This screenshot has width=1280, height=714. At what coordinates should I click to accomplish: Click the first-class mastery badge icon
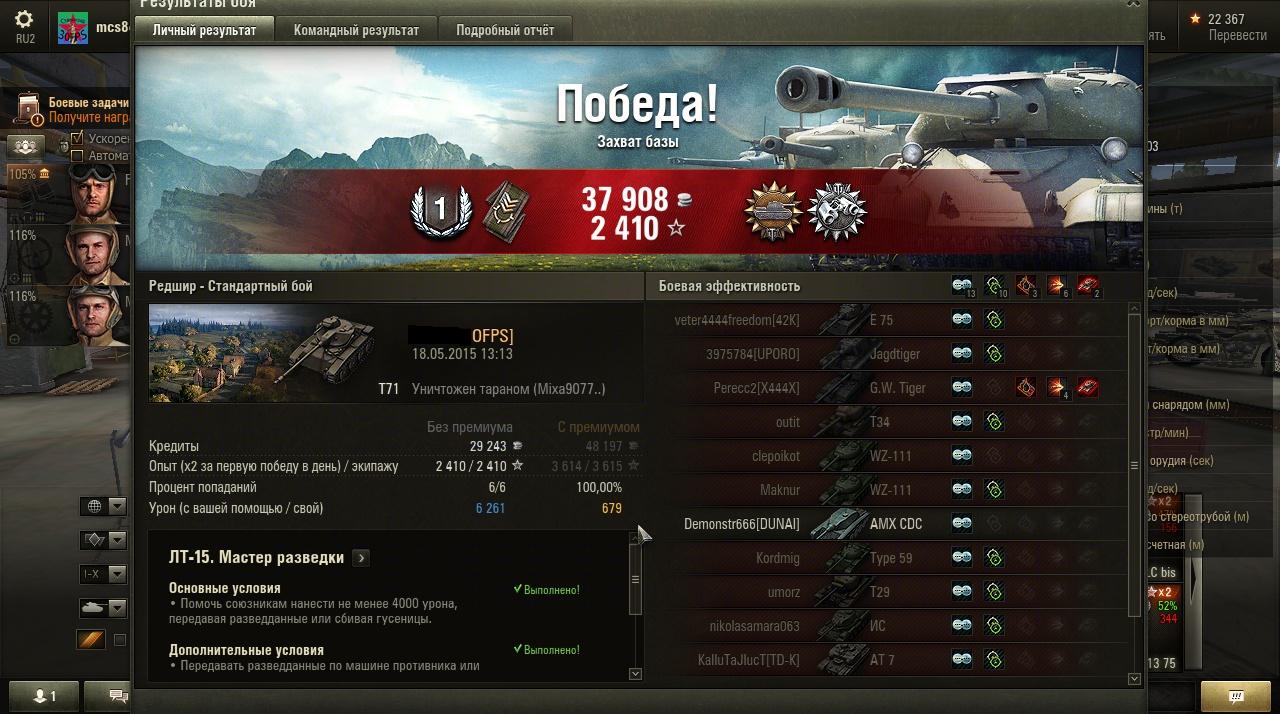[443, 212]
